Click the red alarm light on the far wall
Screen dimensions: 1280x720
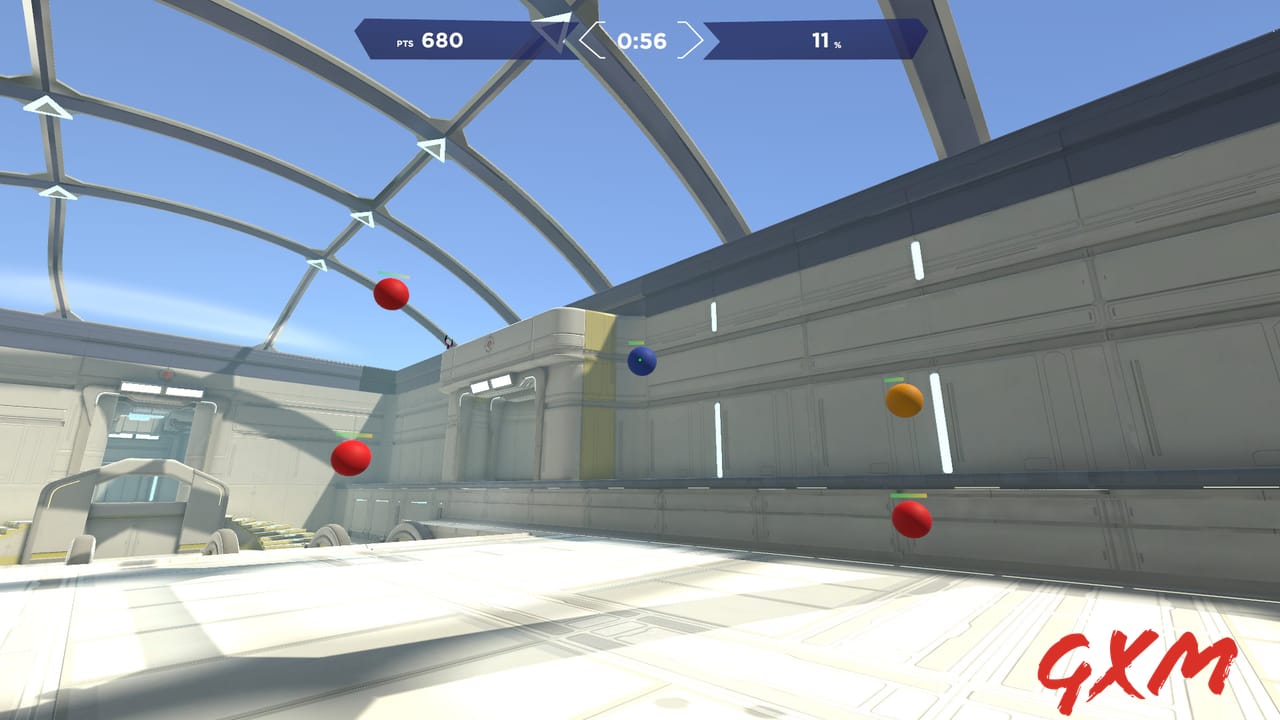tap(166, 374)
